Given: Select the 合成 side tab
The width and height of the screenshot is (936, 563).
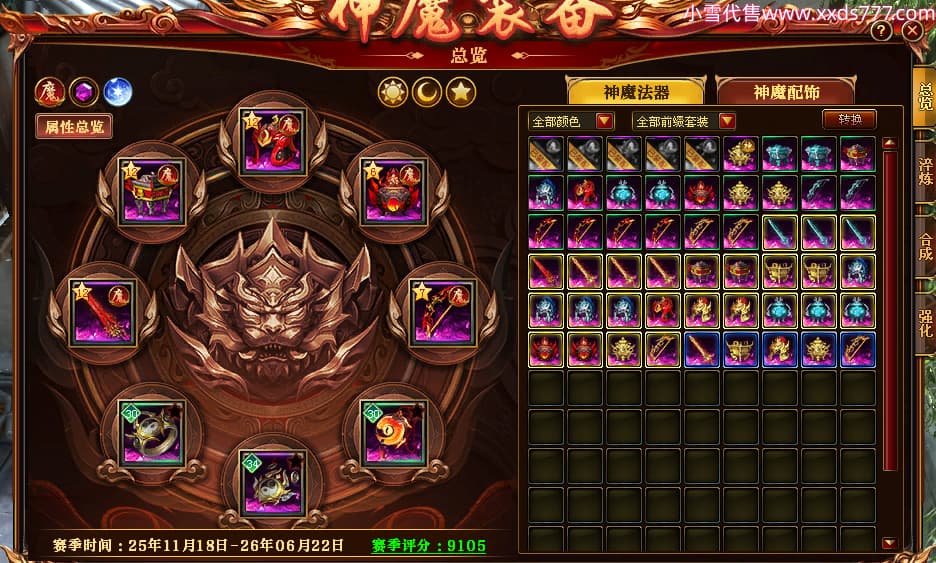Looking at the screenshot, I should [925, 246].
